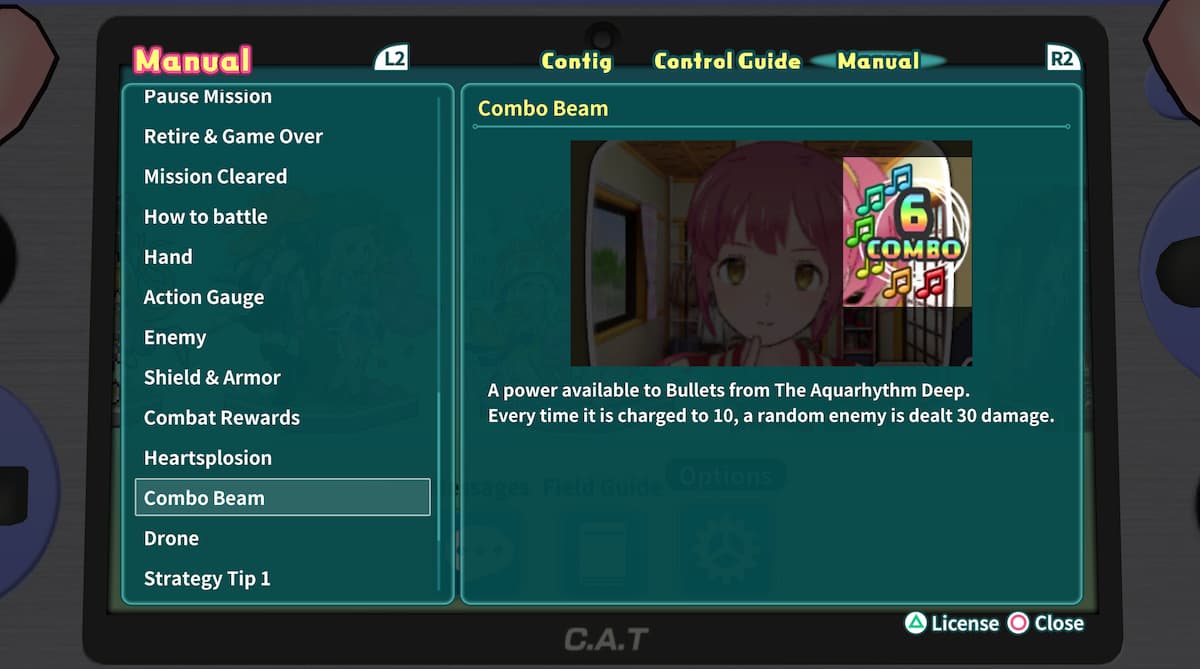
Task: Open the Pause Mission manual entry
Action: [208, 97]
